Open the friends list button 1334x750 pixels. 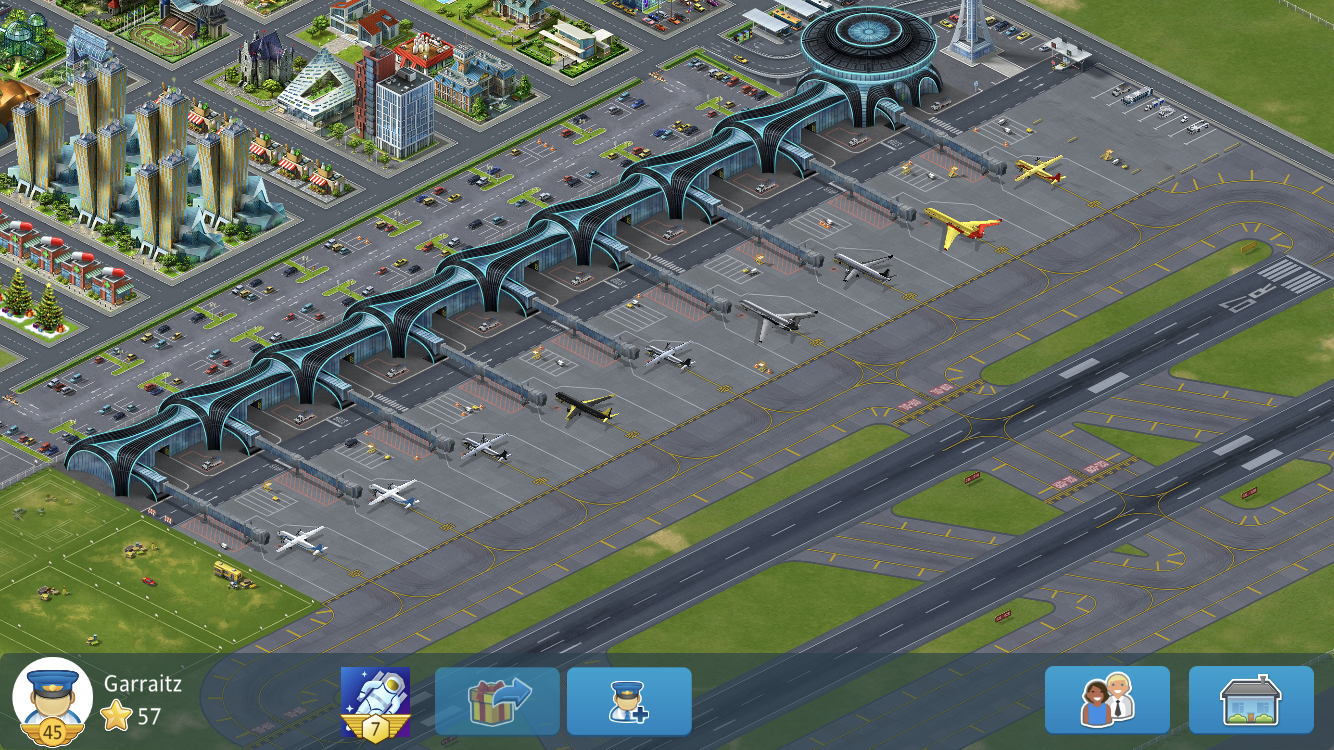(x=1107, y=700)
